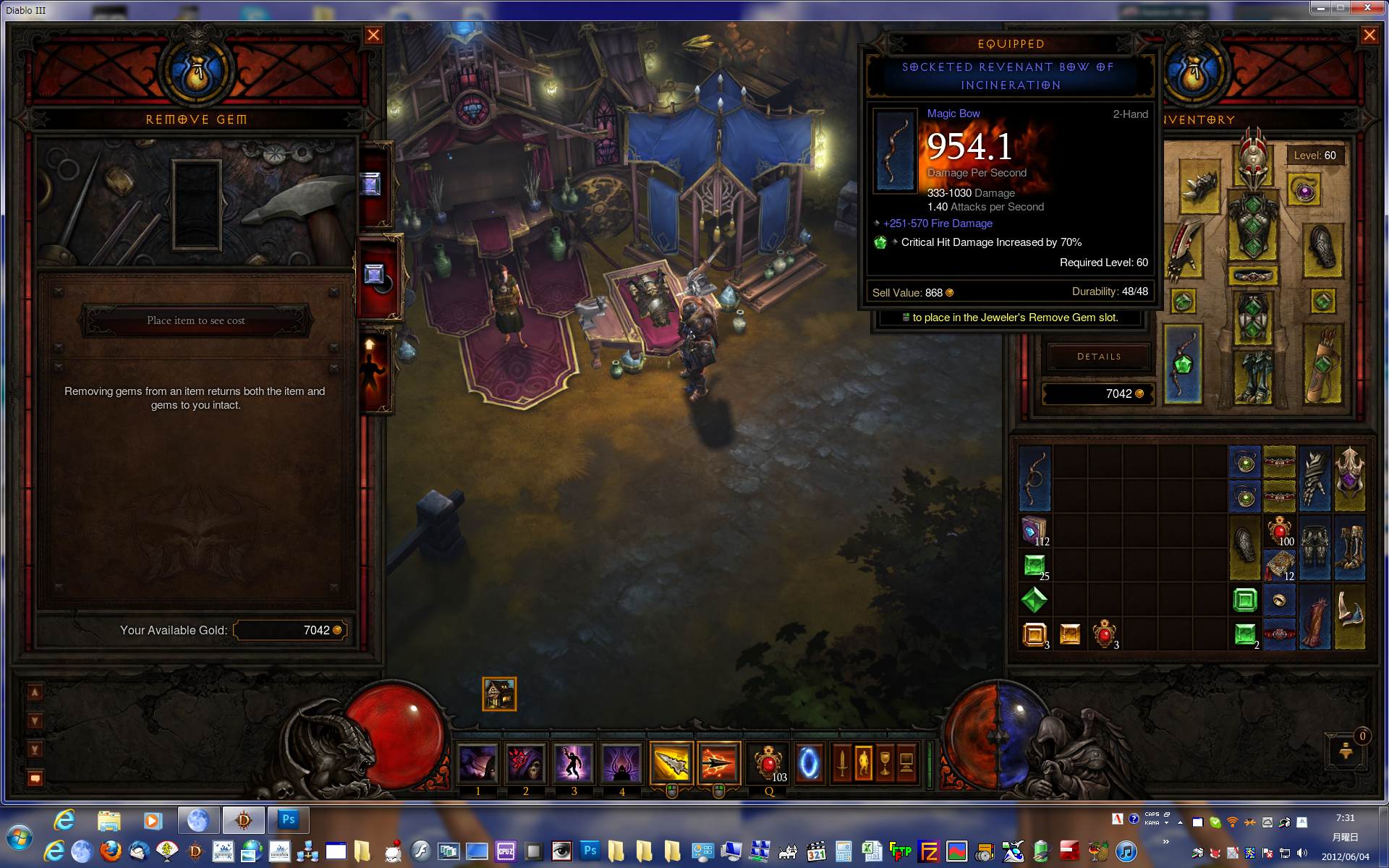Screen dimensions: 1389x868
Task: Choose the helm with purple gem
Action: click(1349, 478)
